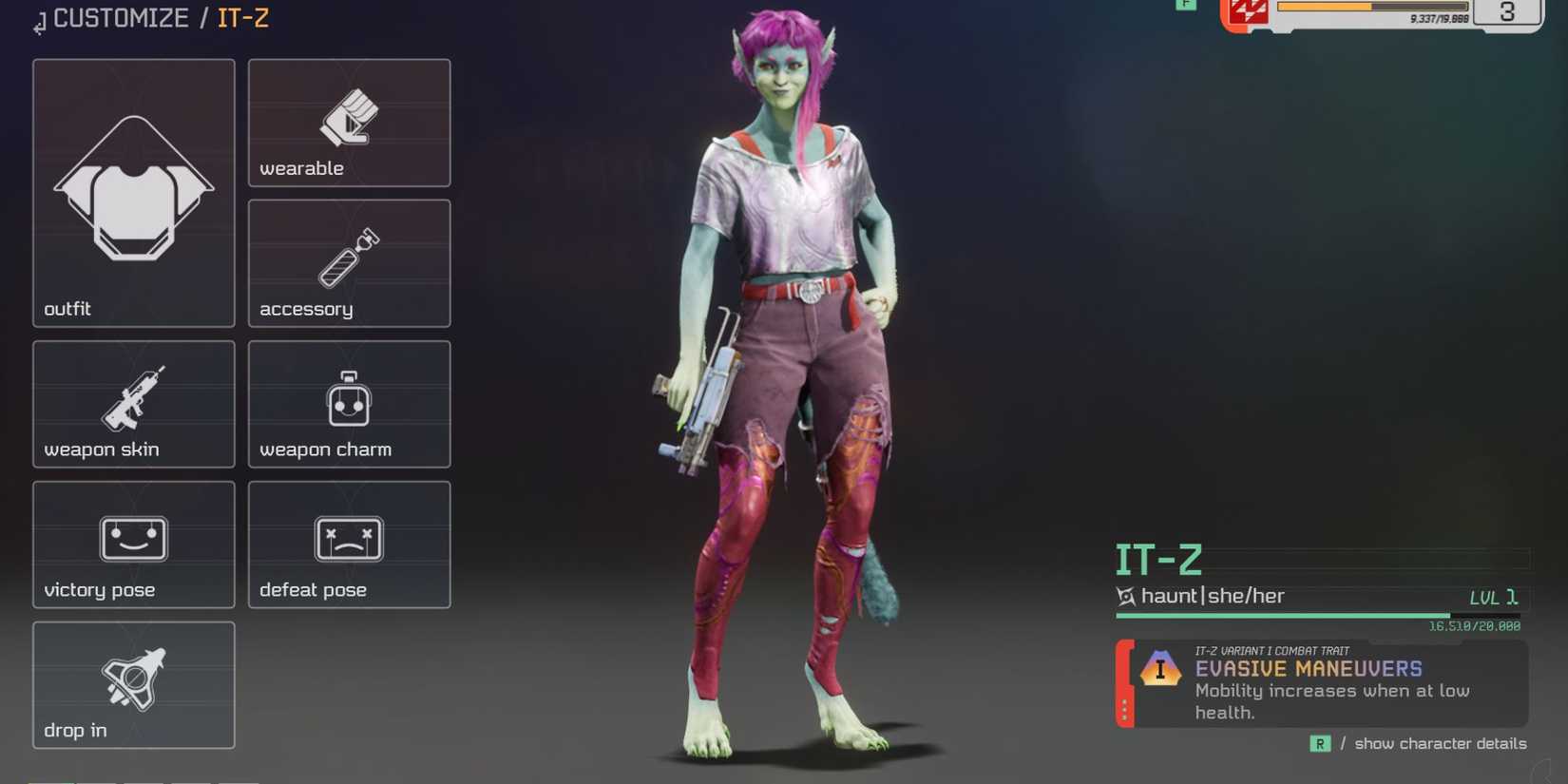Screen dimensions: 1568x784
Task: Select the outfit customization tile
Action: (133, 190)
